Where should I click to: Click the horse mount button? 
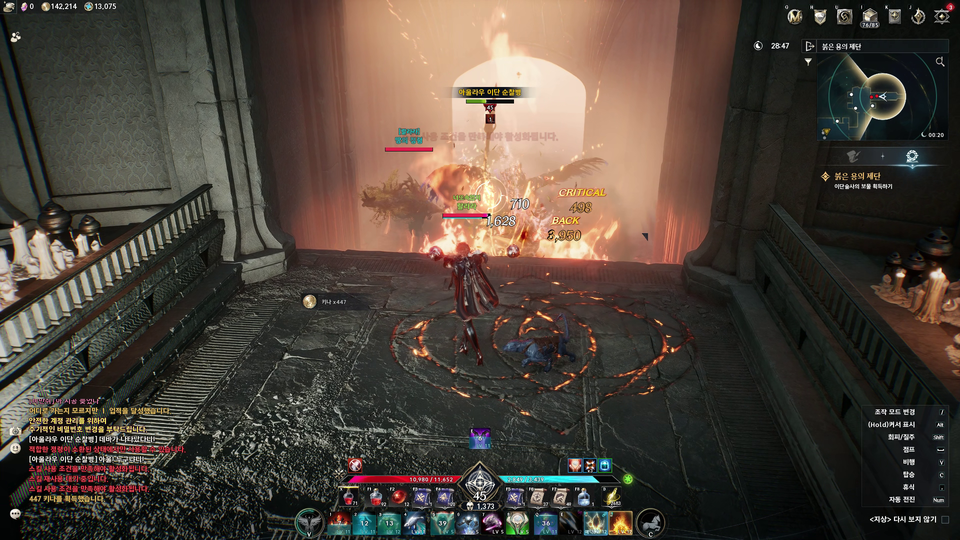tap(650, 522)
